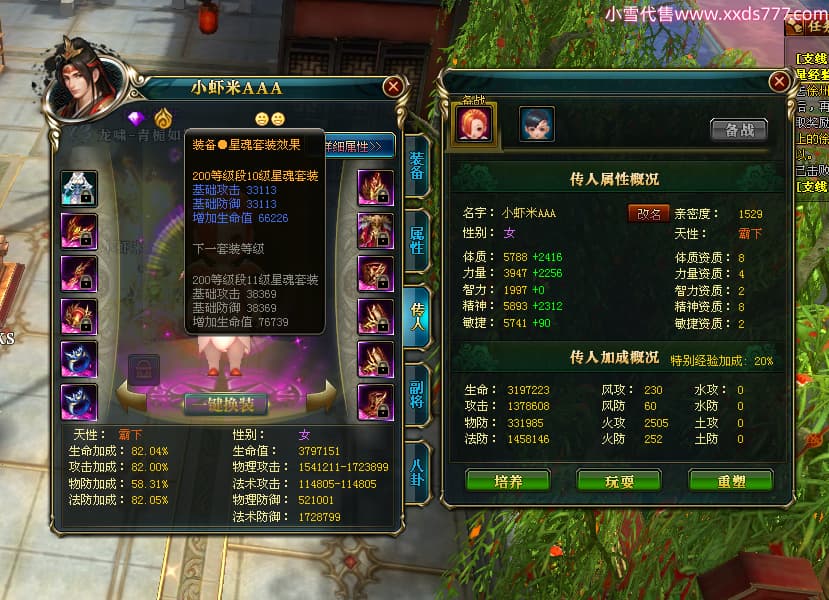Viewport: 829px width, 600px height.
Task: Choose the 玩耍 play button
Action: point(619,480)
